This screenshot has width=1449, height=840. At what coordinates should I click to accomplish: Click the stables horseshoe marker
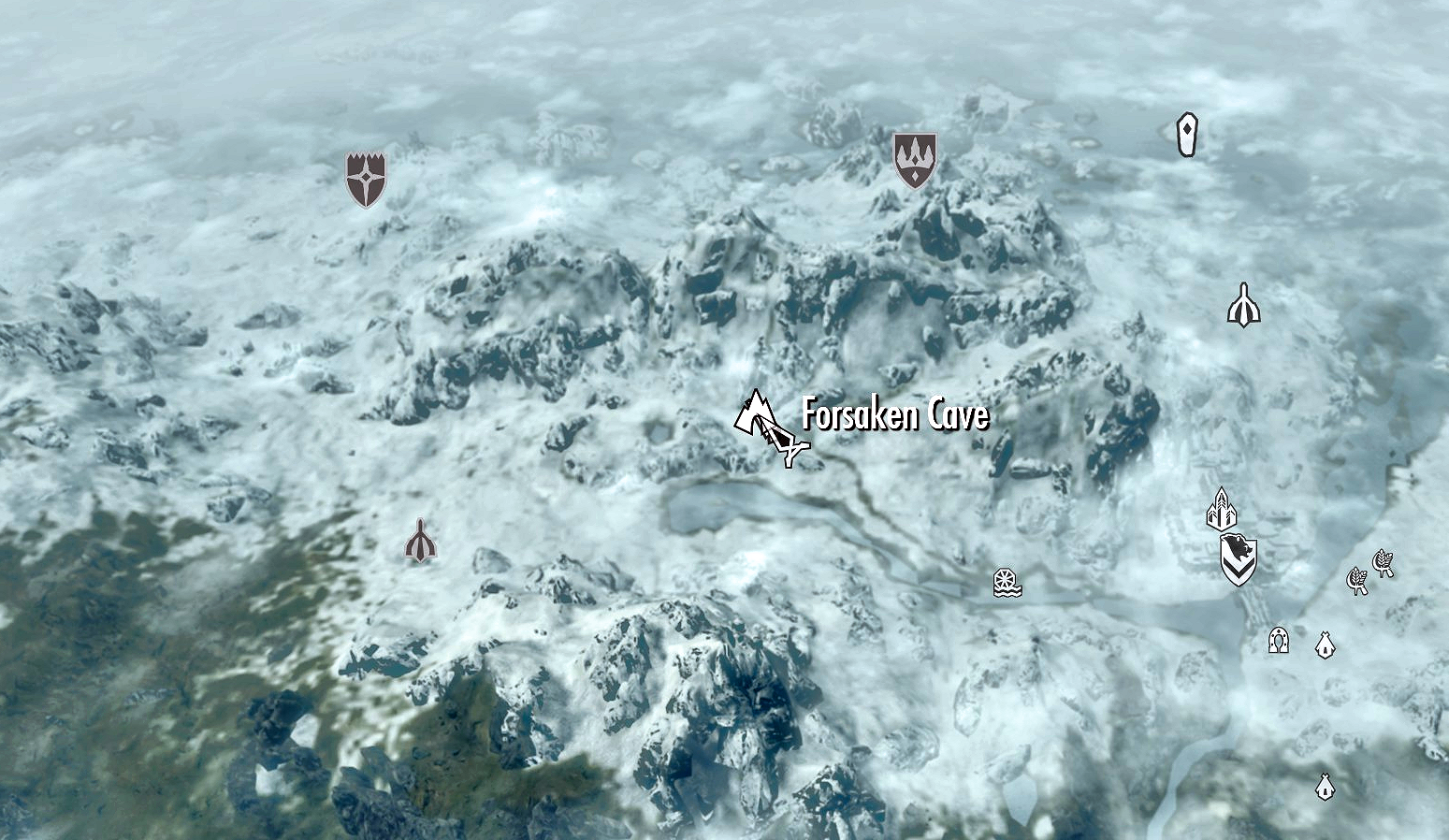(1278, 642)
